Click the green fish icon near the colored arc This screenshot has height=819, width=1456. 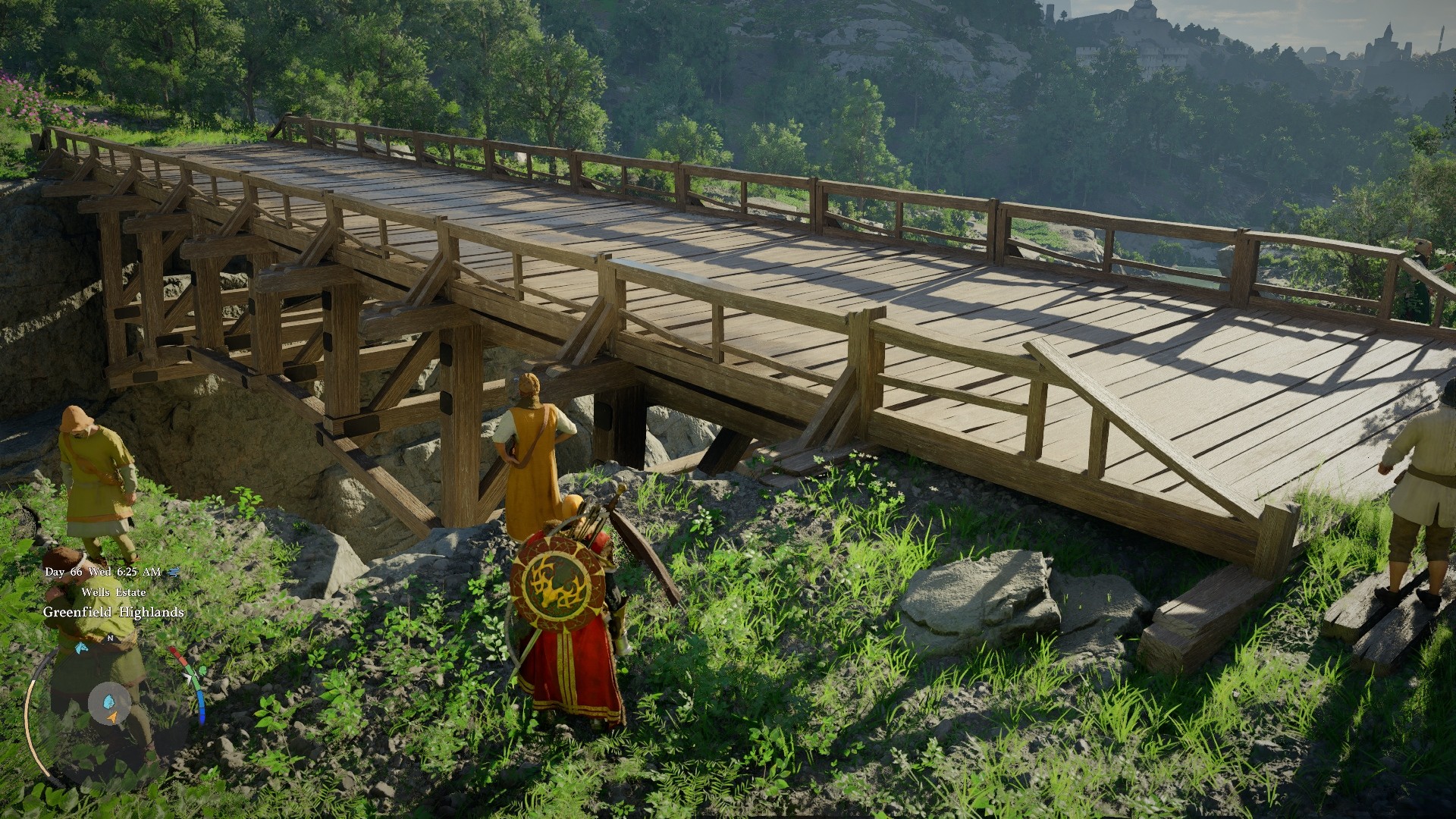tap(202, 669)
